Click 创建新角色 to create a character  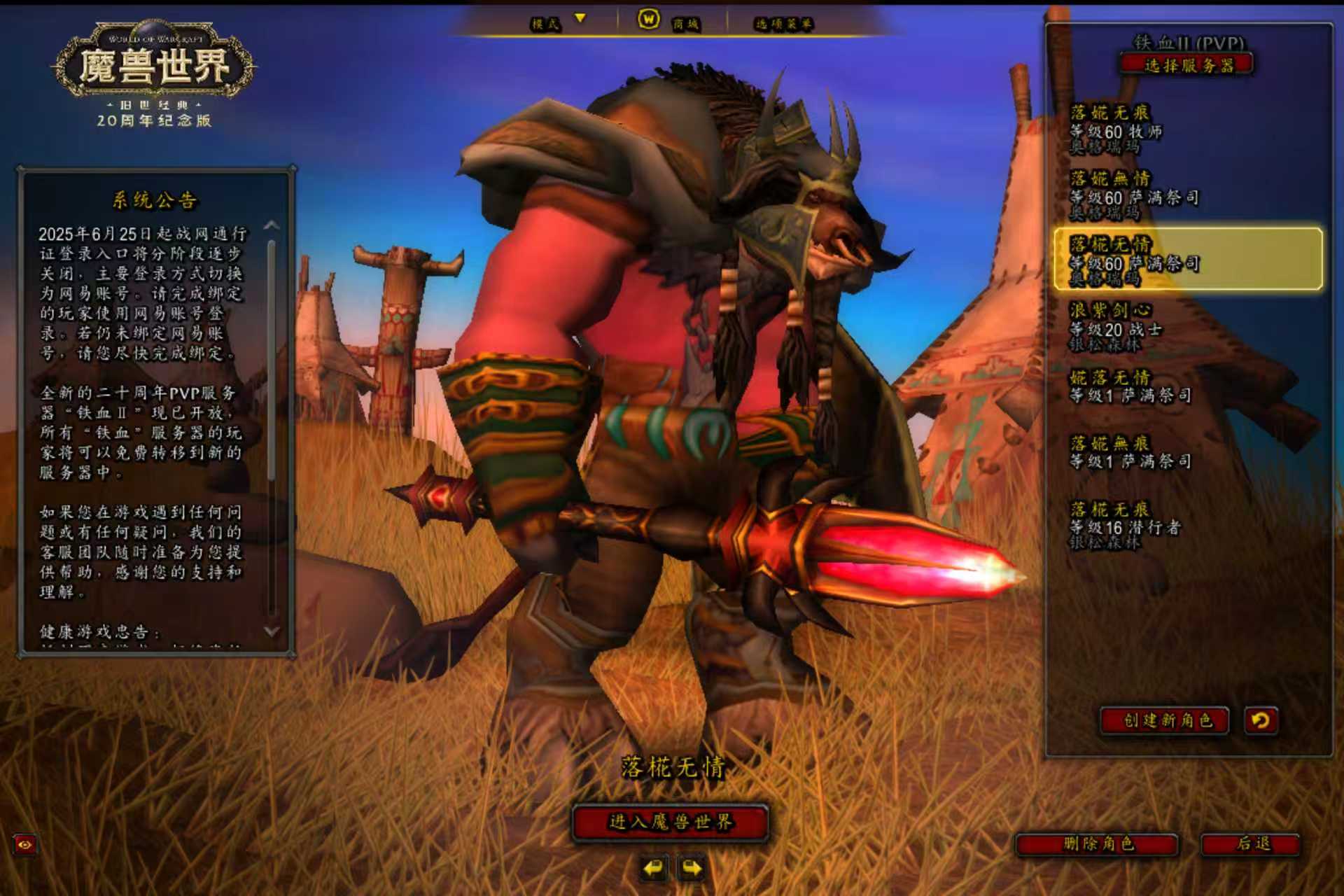[x=1165, y=720]
